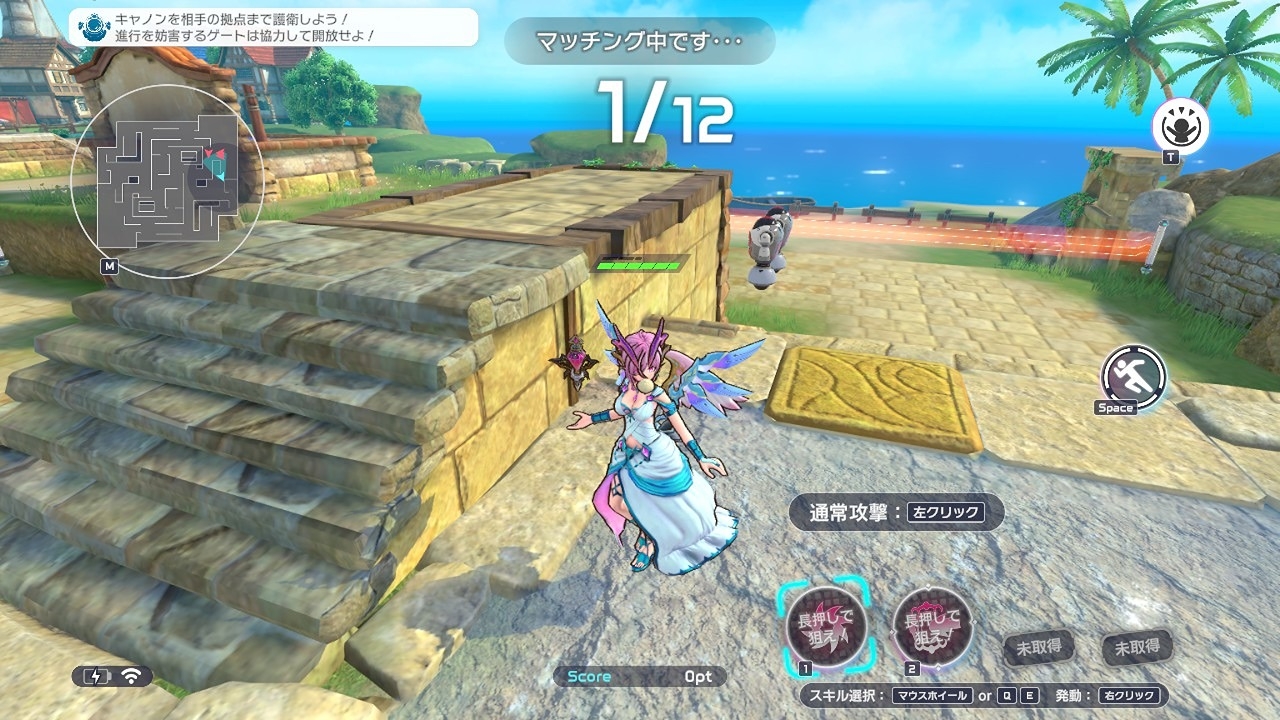Activate the emote cheer icon
Image resolution: width=1280 pixels, height=720 pixels.
(1180, 128)
